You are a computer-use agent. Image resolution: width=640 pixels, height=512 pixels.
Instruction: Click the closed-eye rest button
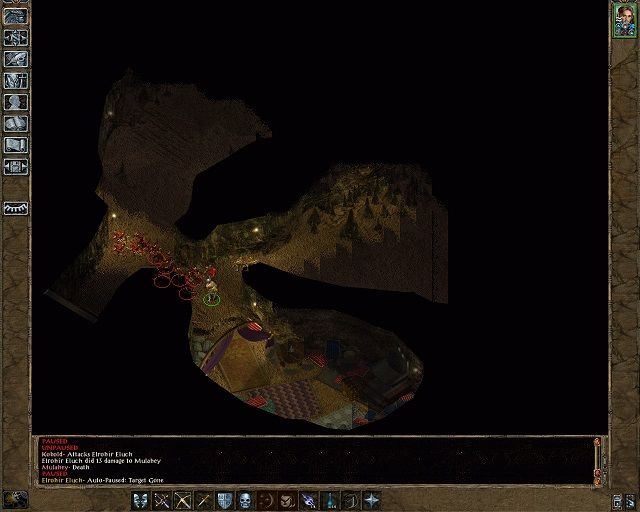pyautogui.click(x=15, y=208)
